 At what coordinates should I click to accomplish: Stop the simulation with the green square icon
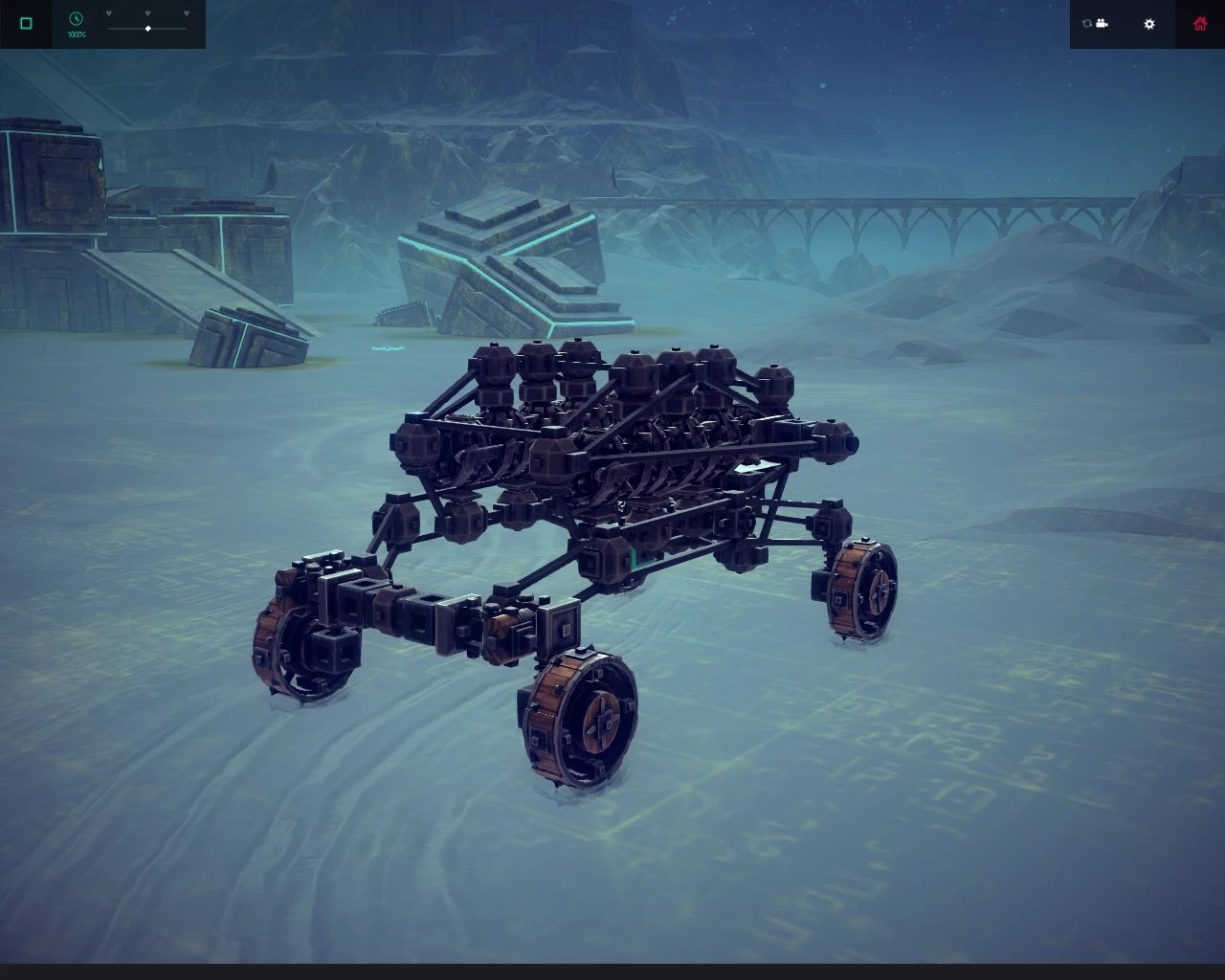click(x=26, y=23)
